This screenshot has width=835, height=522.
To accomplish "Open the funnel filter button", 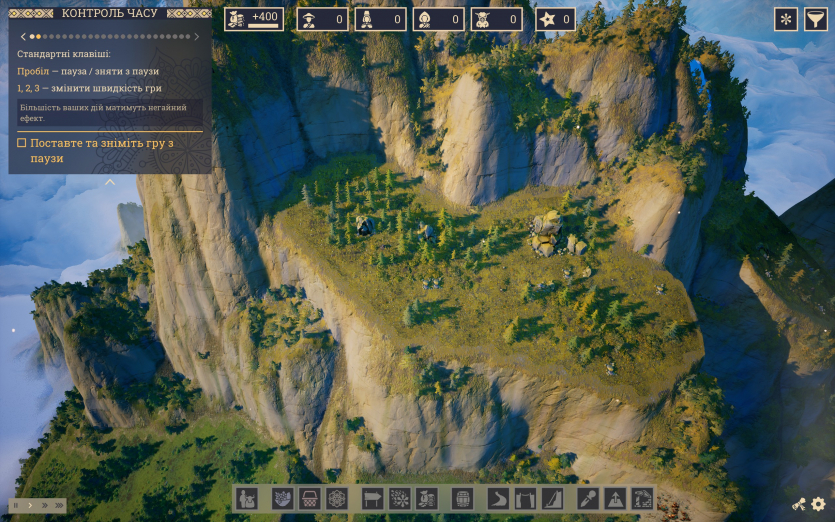I will point(817,19).
